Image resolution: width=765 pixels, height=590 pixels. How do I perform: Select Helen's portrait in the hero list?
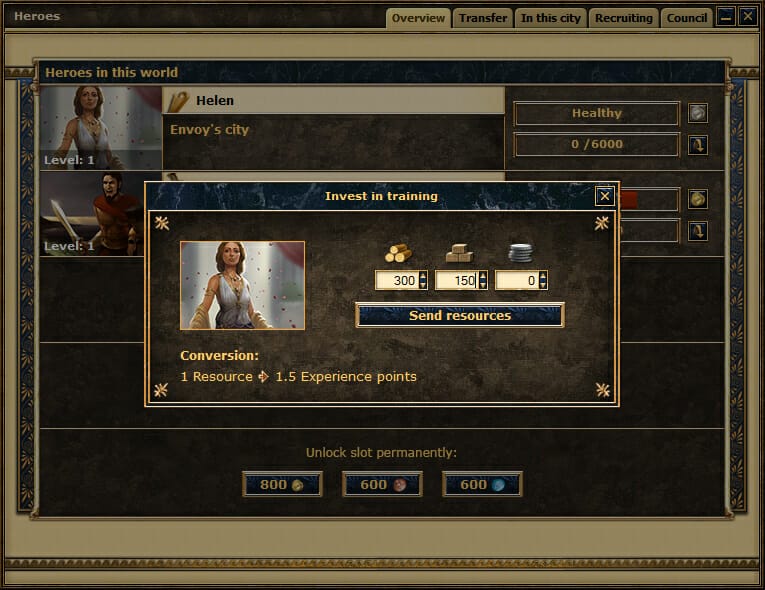point(101,128)
